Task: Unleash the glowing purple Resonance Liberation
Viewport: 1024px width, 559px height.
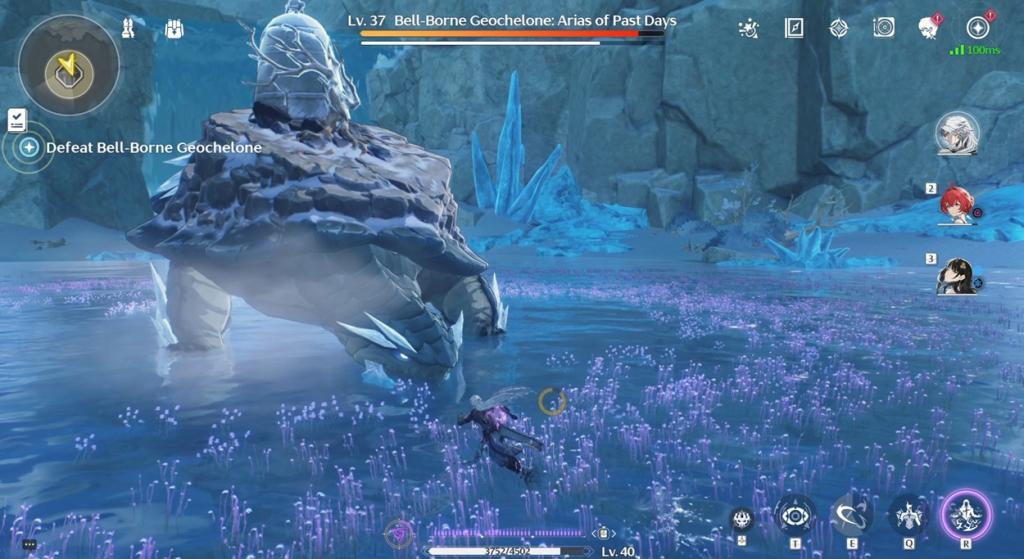Action: pos(965,515)
